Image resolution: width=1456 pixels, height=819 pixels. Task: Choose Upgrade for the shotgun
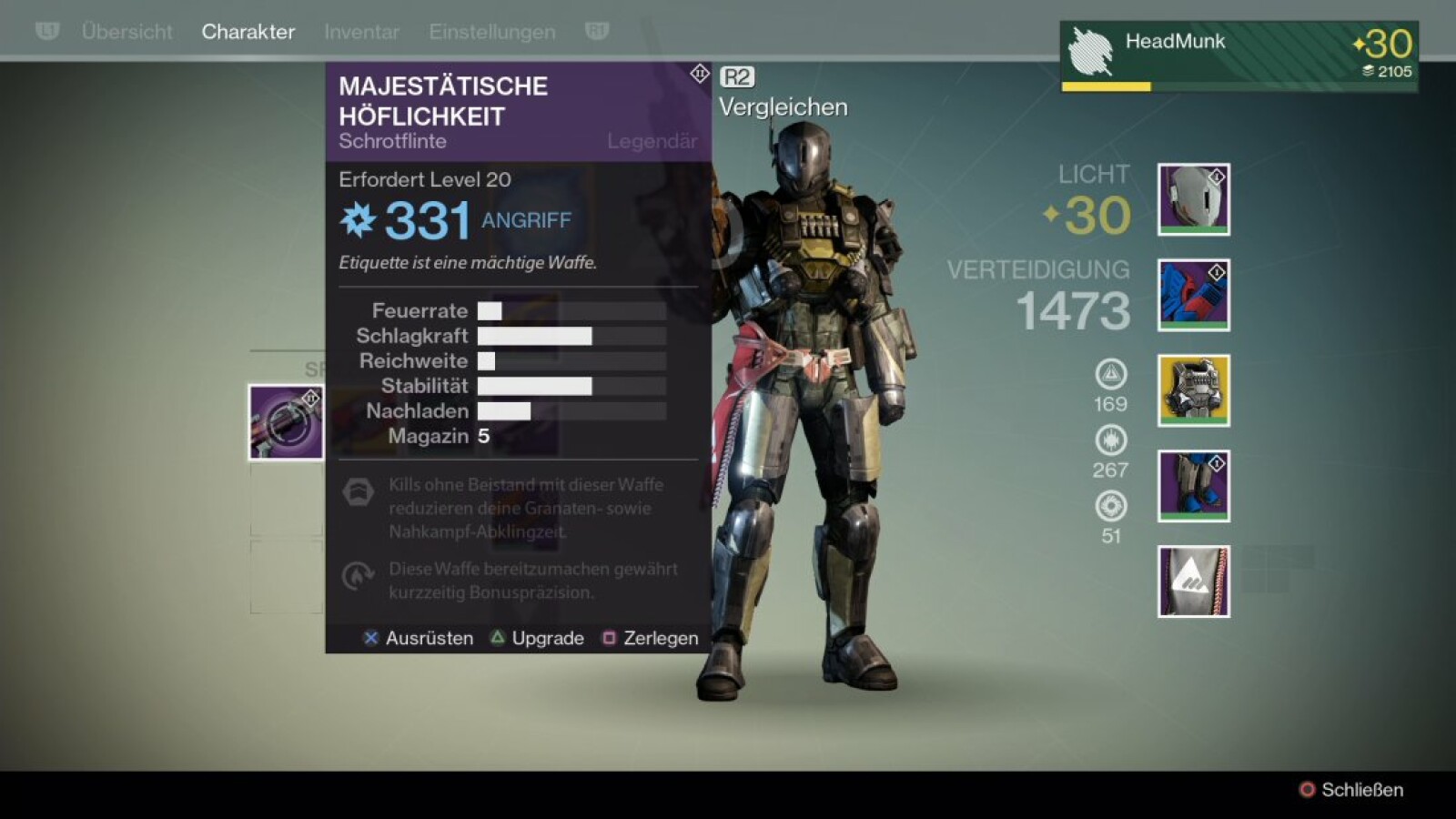[538, 638]
